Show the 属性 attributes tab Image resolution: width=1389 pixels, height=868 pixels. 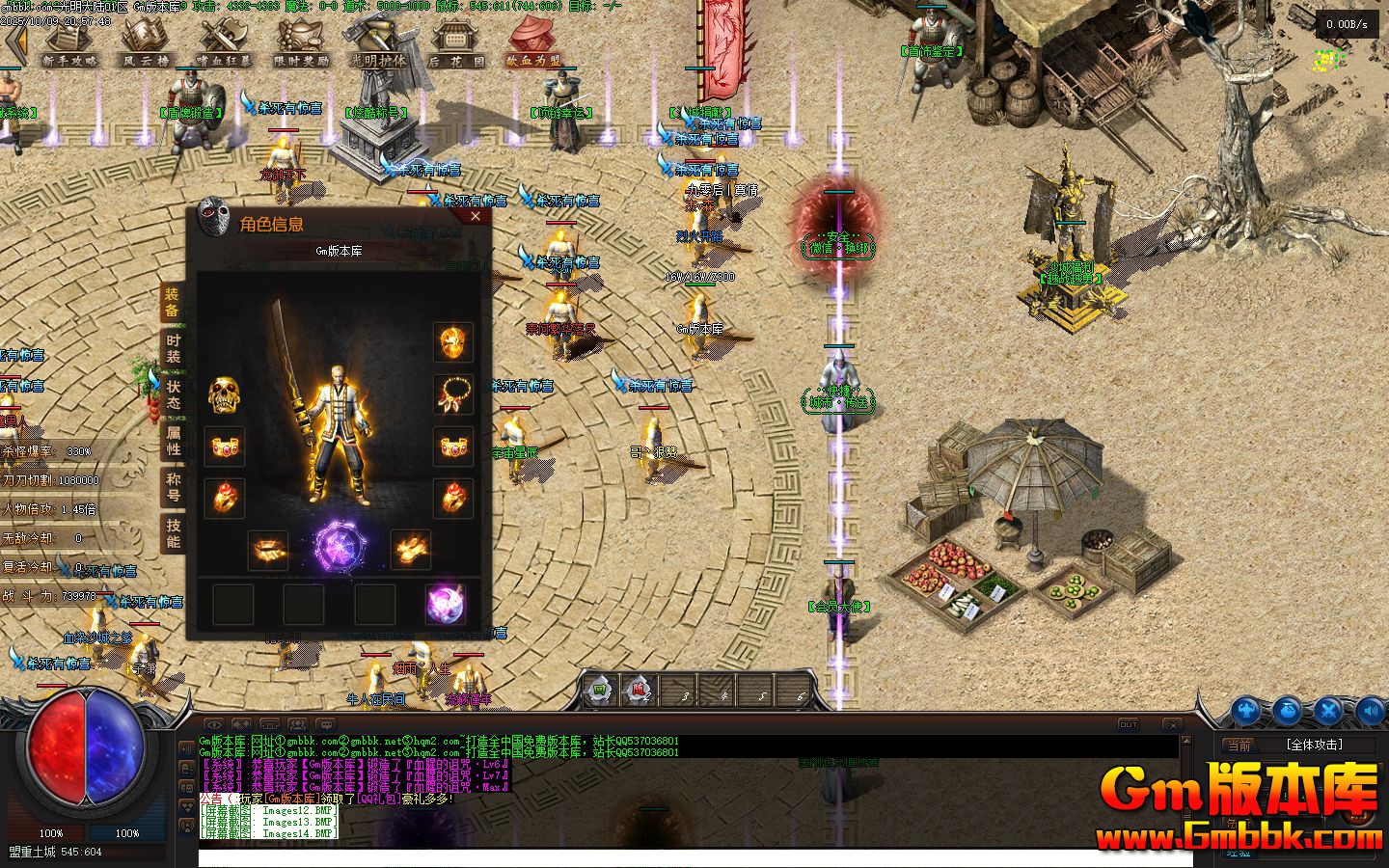pyautogui.click(x=173, y=441)
